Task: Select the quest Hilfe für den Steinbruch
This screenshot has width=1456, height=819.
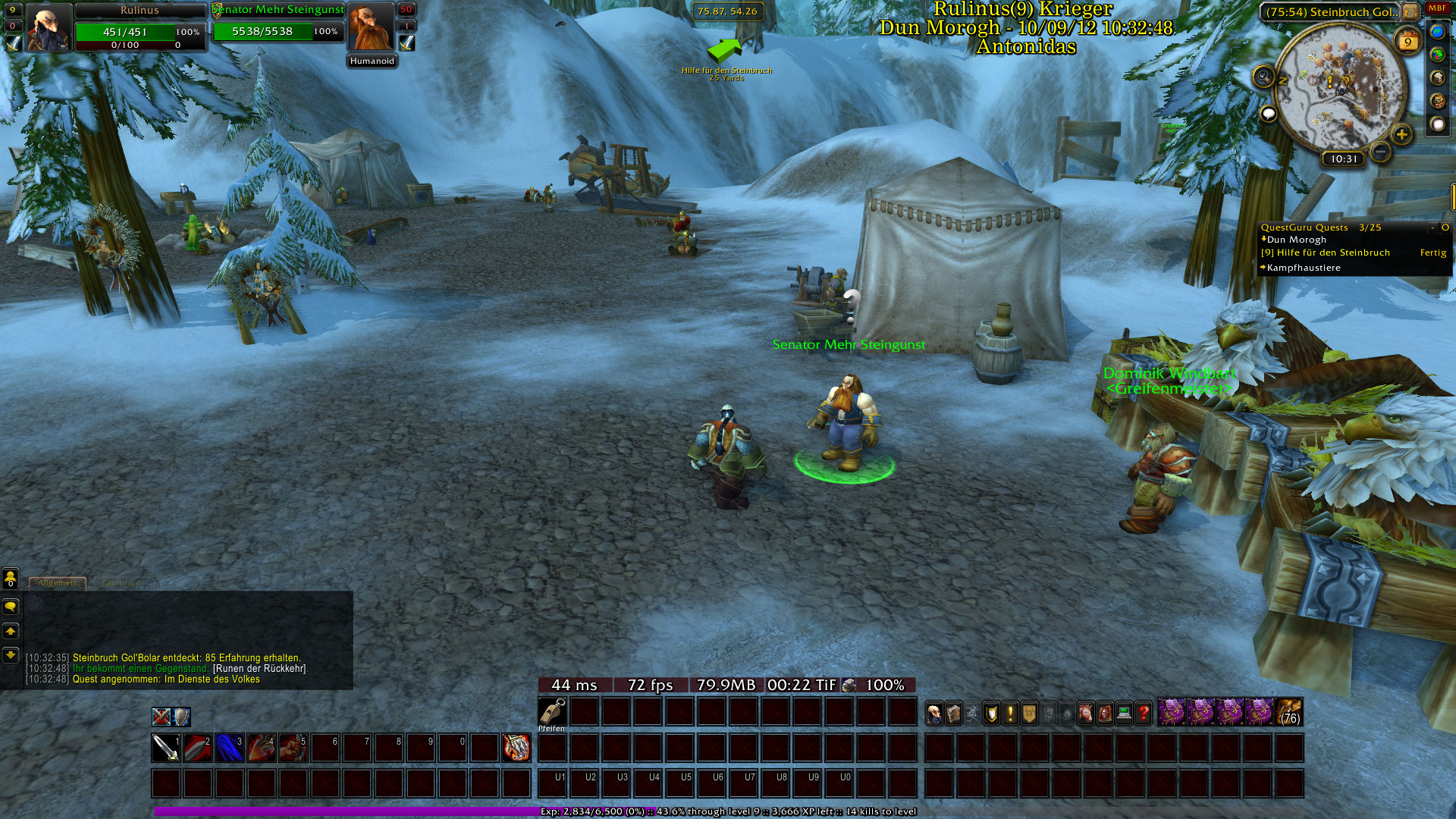Action: pos(1332,253)
